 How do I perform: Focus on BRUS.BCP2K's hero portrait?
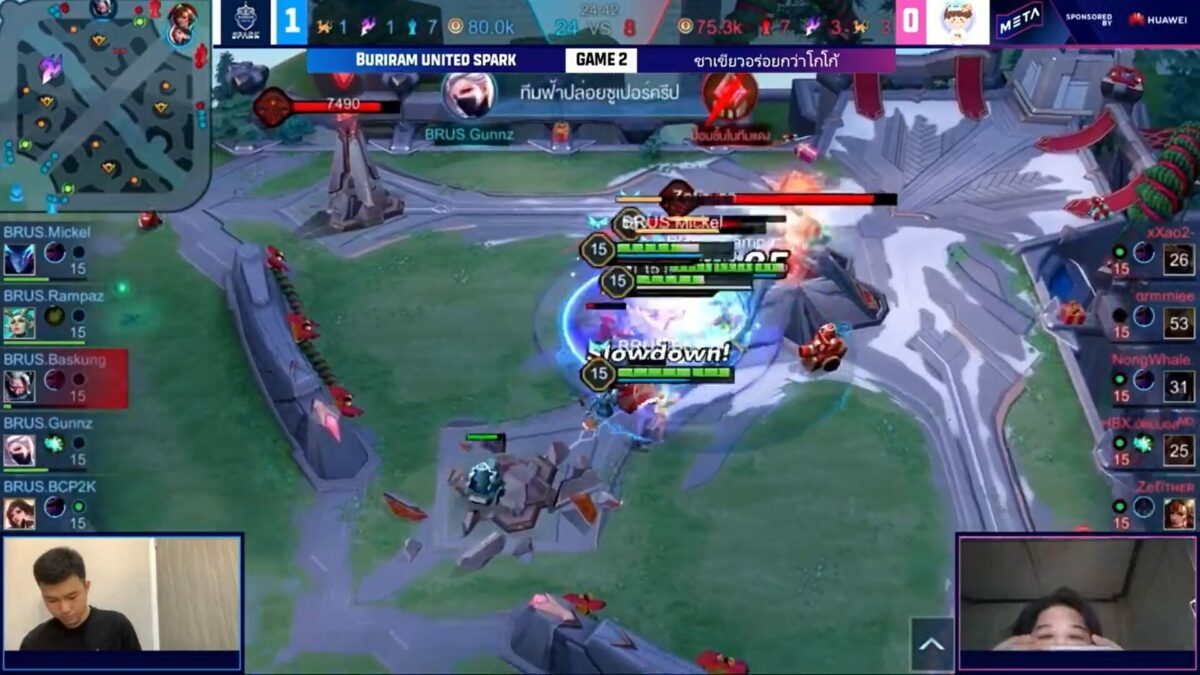18,513
